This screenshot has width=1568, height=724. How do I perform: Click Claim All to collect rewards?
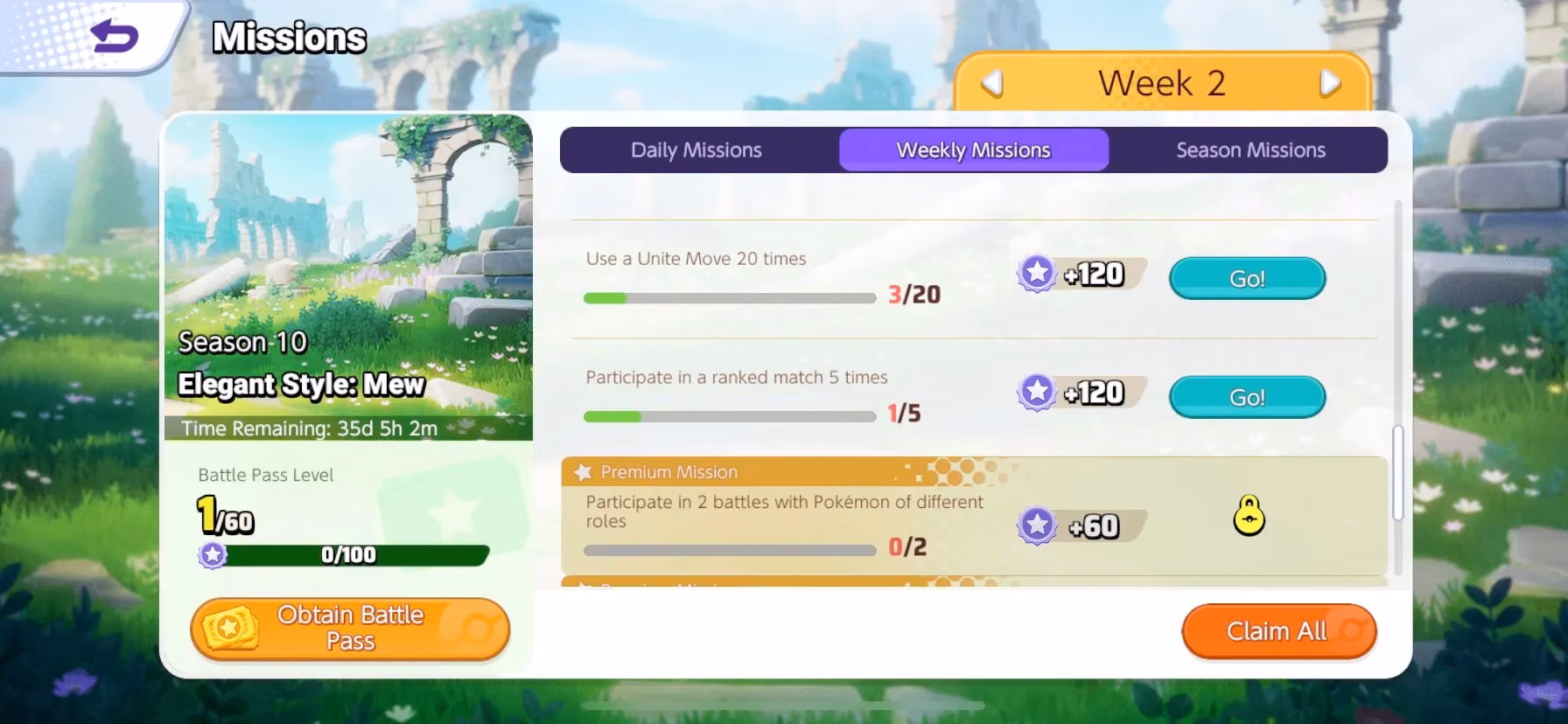1277,630
